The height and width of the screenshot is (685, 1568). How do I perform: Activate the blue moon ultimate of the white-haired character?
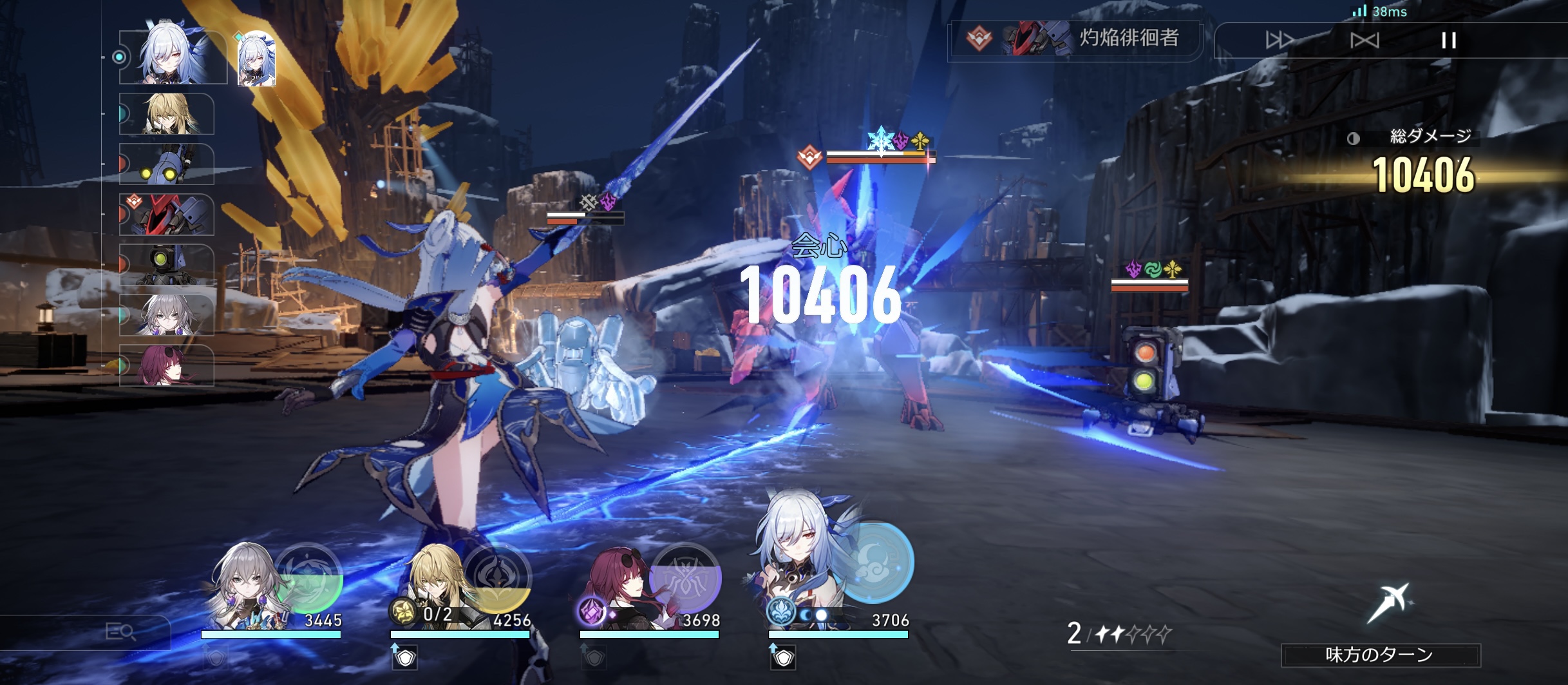click(876, 561)
